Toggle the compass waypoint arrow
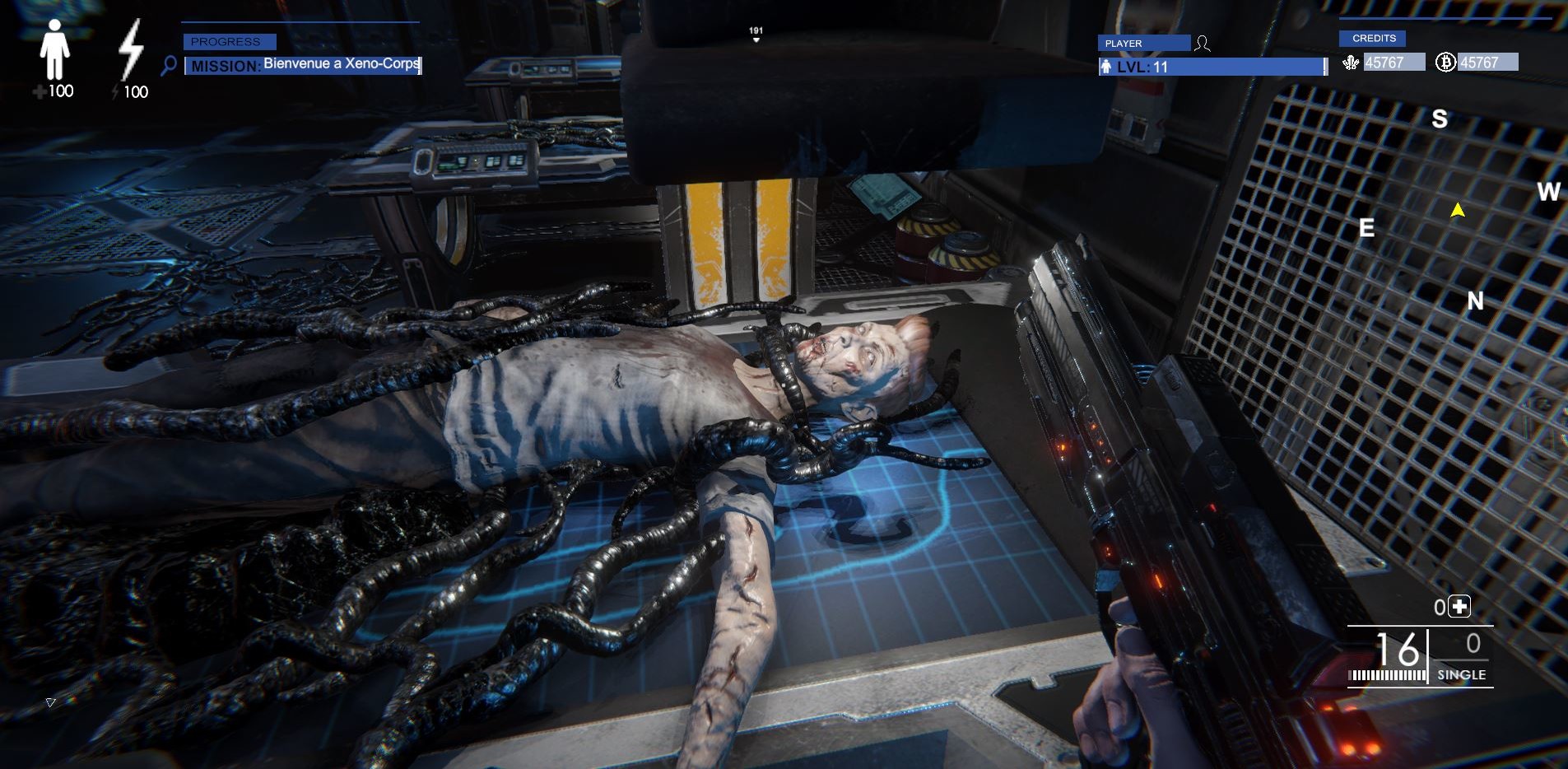Image resolution: width=1568 pixels, height=769 pixels. tap(1457, 210)
